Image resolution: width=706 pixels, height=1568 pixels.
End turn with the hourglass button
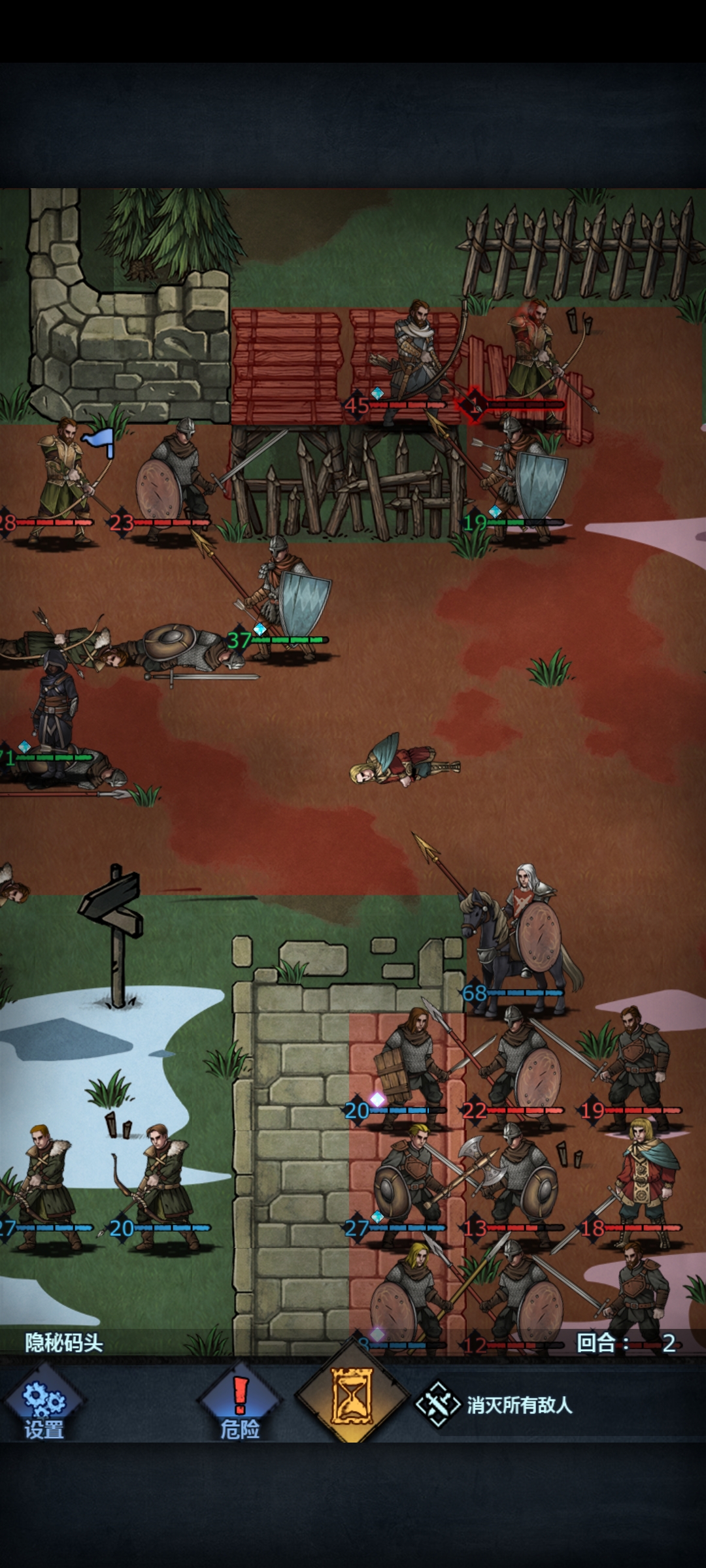(353, 1398)
